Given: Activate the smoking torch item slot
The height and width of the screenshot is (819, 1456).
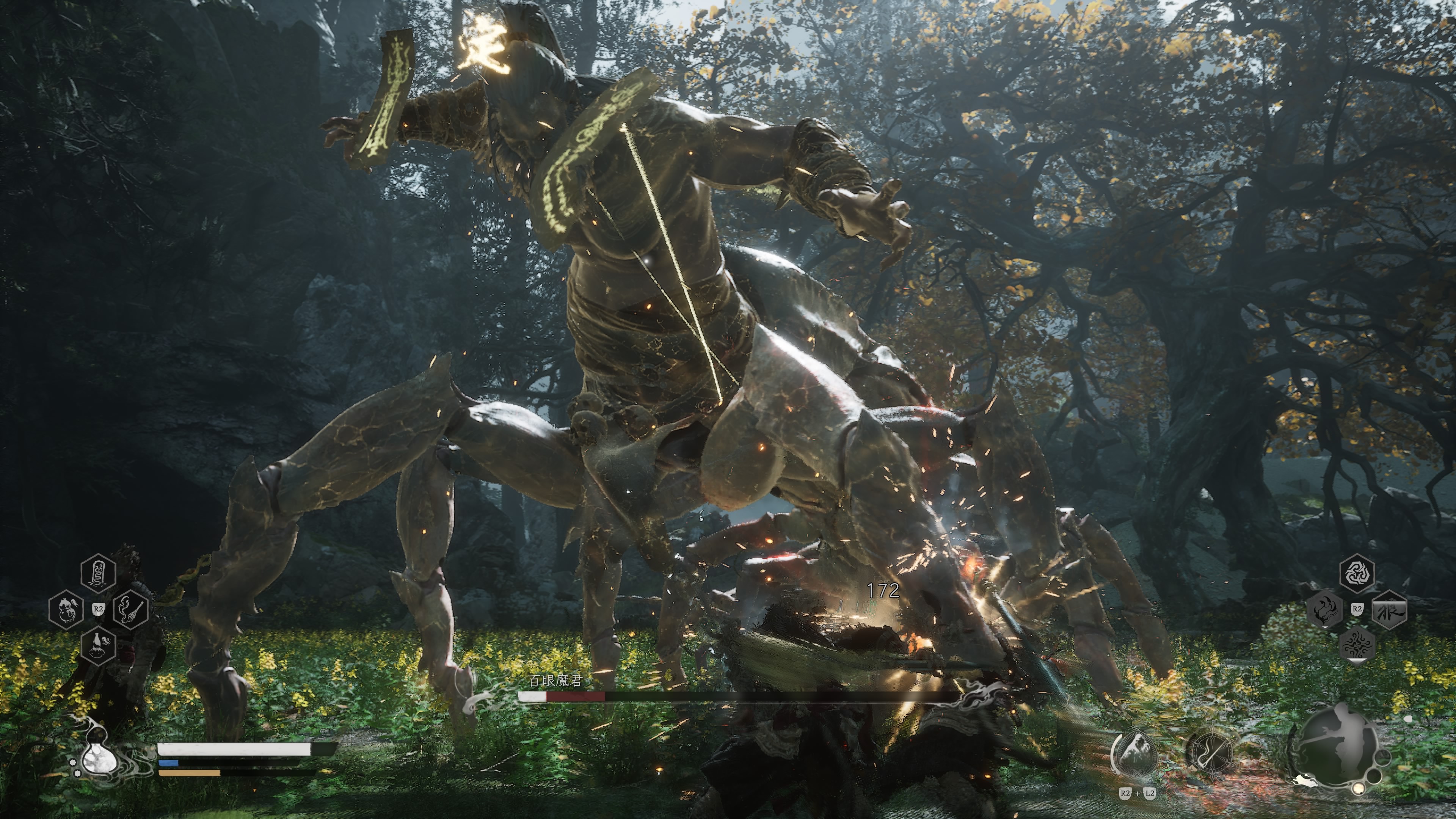Looking at the screenshot, I should [x=130, y=609].
